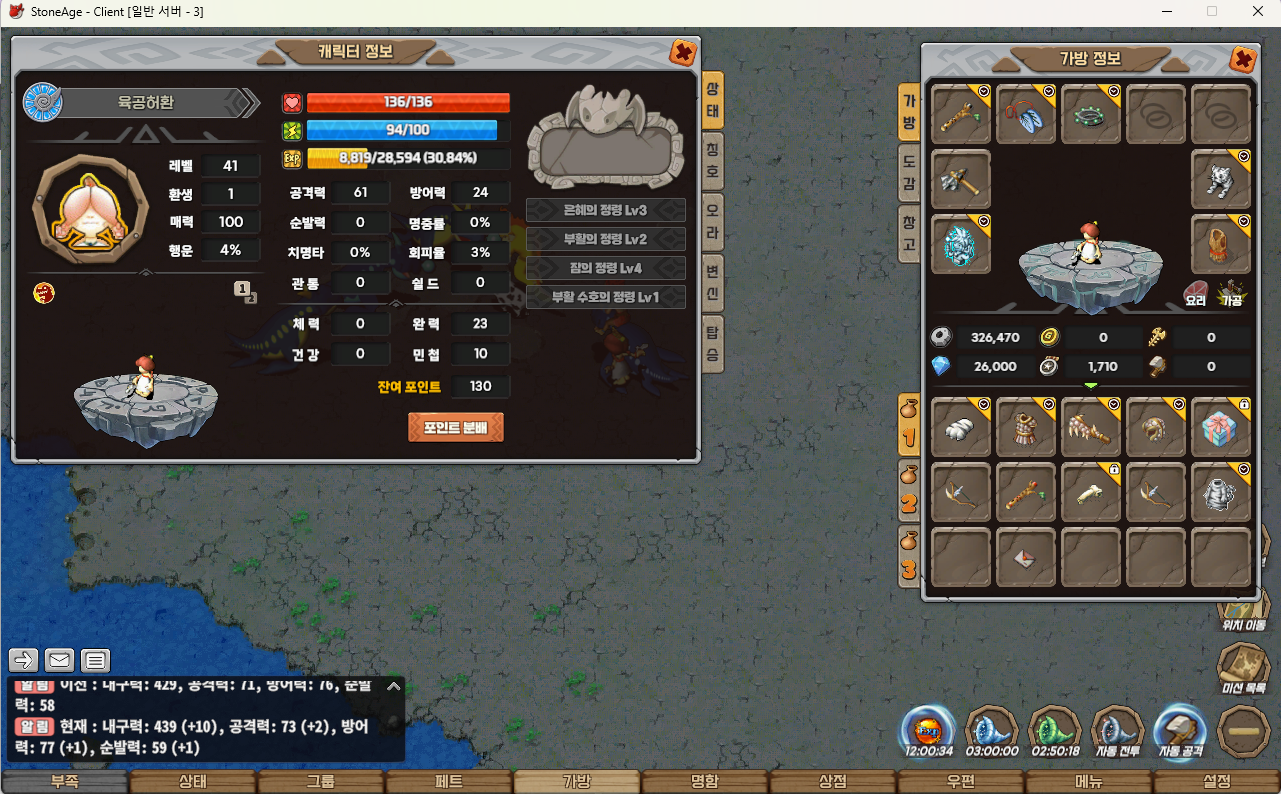Switch to the 창고 storage tab

click(909, 233)
